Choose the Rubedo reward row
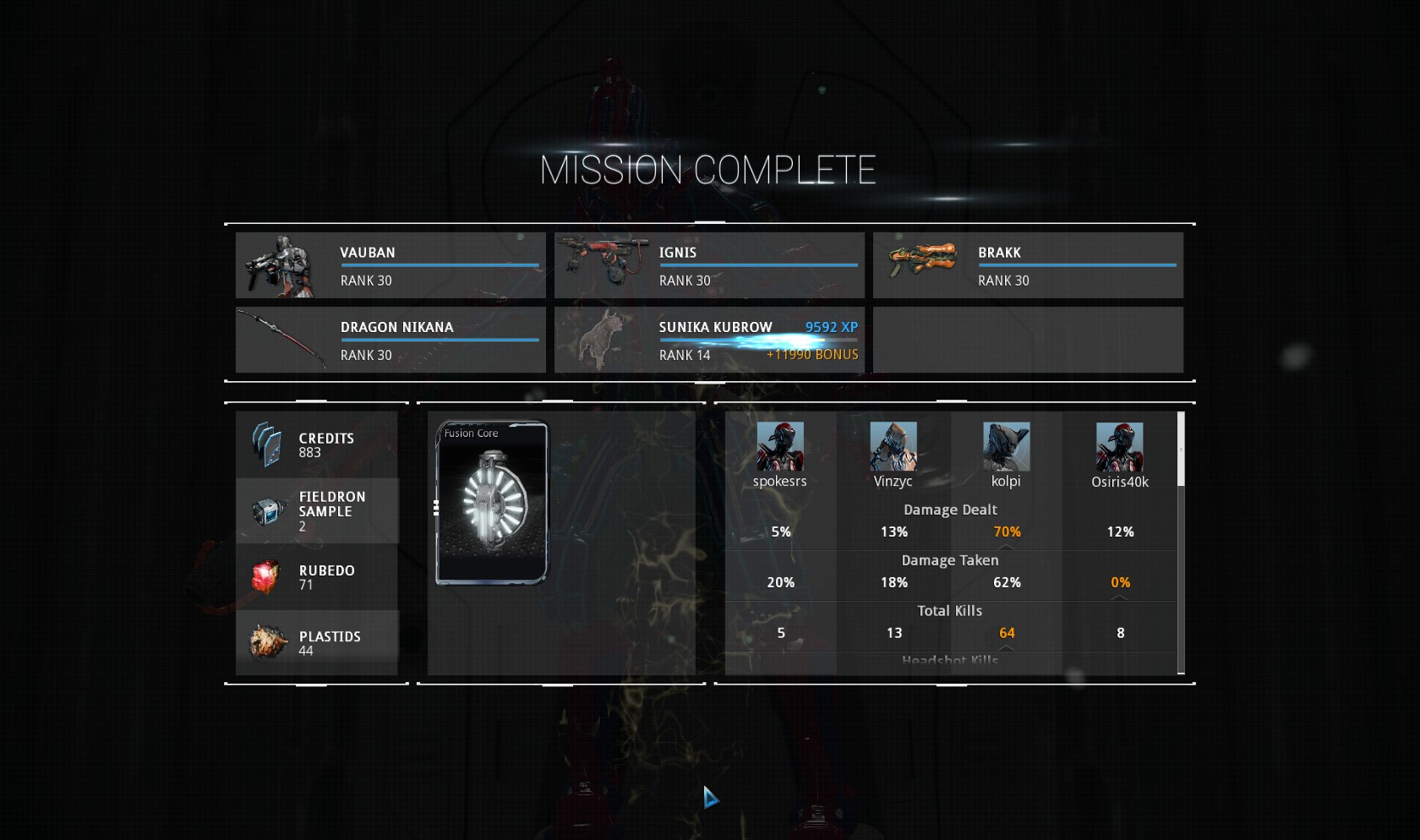The height and width of the screenshot is (840, 1420). [x=317, y=577]
